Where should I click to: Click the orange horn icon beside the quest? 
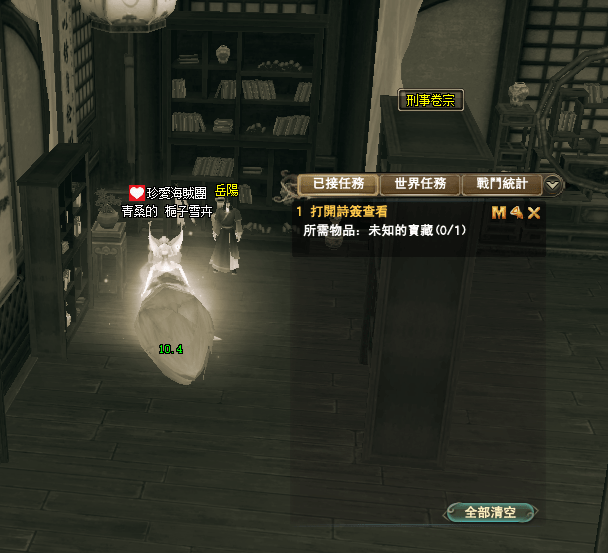pos(516,212)
